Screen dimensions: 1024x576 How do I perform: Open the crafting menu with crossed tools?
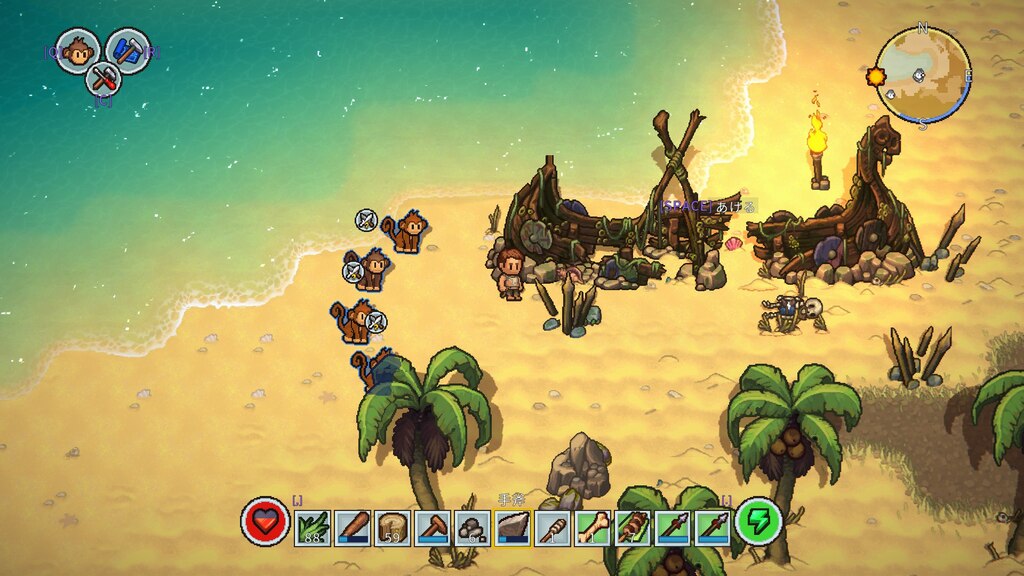[x=103, y=77]
